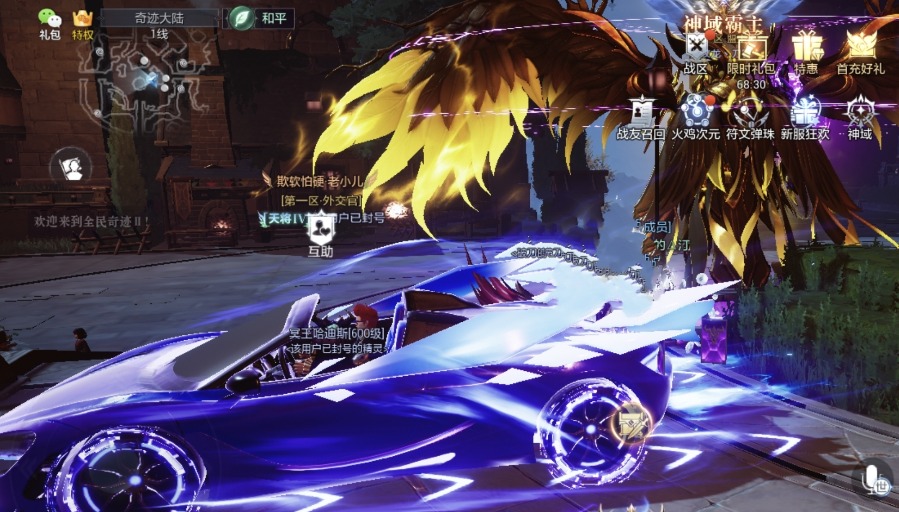The width and height of the screenshot is (899, 512).
Task: Click the 互助 mutual help button
Action: [x=320, y=233]
